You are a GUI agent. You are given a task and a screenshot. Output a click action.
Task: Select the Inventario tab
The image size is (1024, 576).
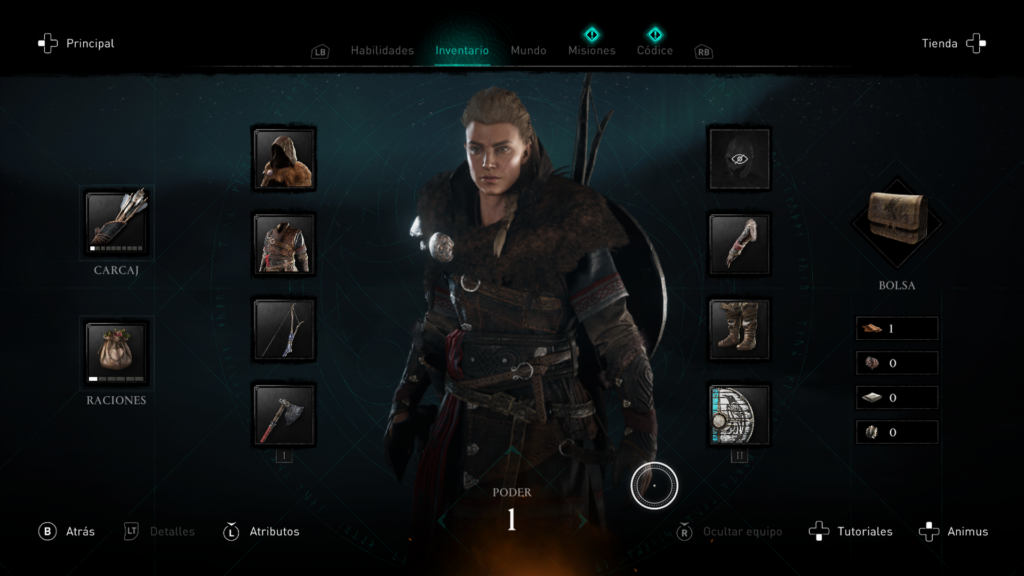coord(462,50)
